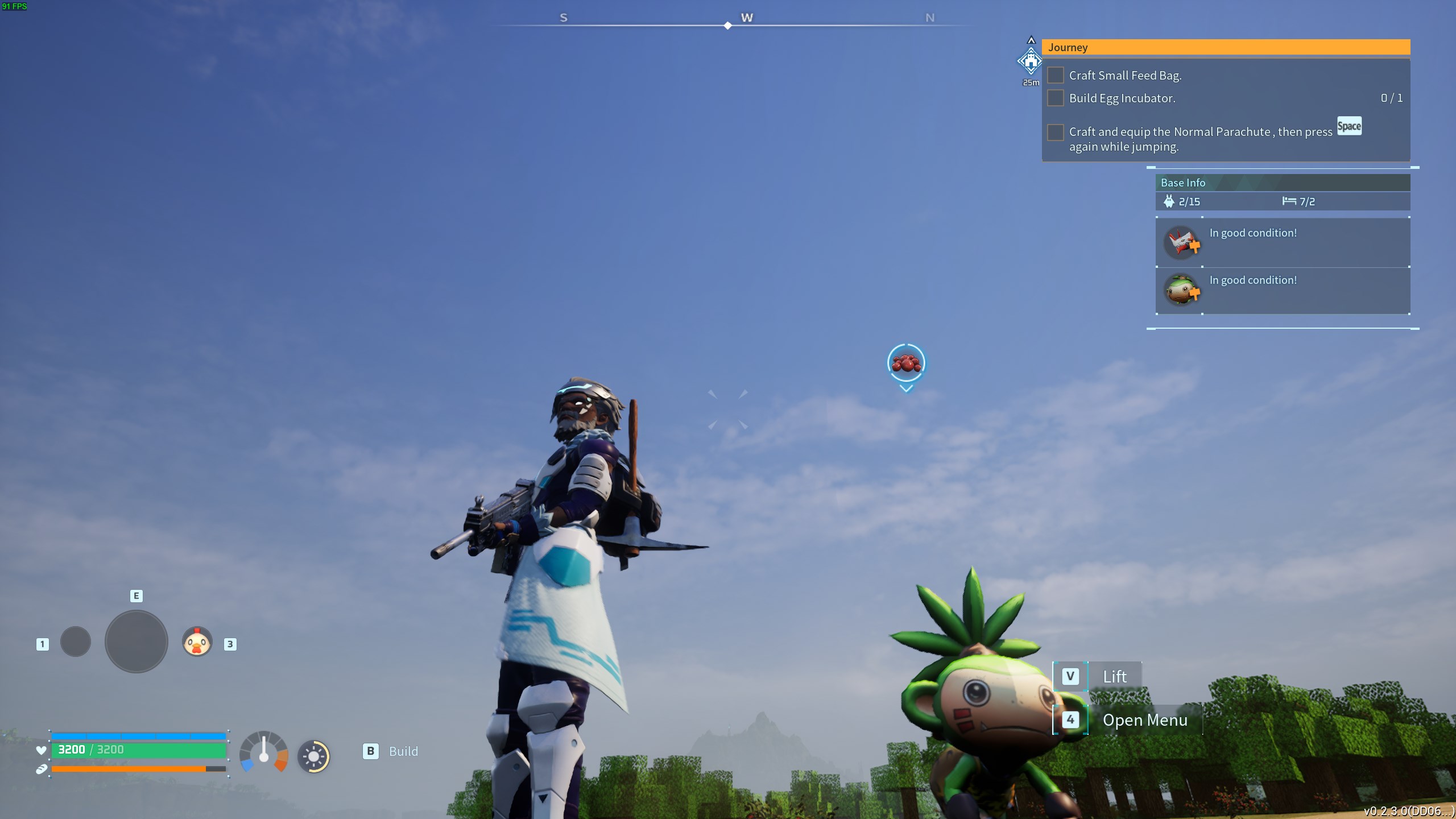
Task: Click the Pal count icon in Base Info
Action: [x=1168, y=201]
